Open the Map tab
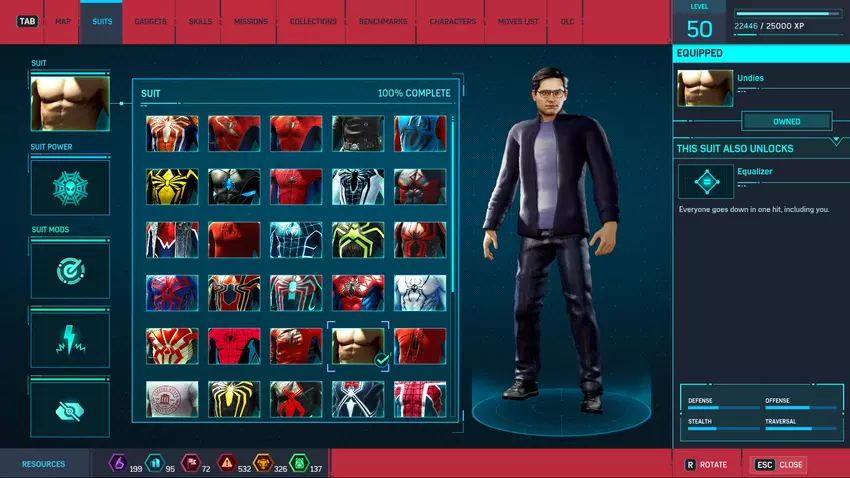850x478 pixels. point(63,21)
